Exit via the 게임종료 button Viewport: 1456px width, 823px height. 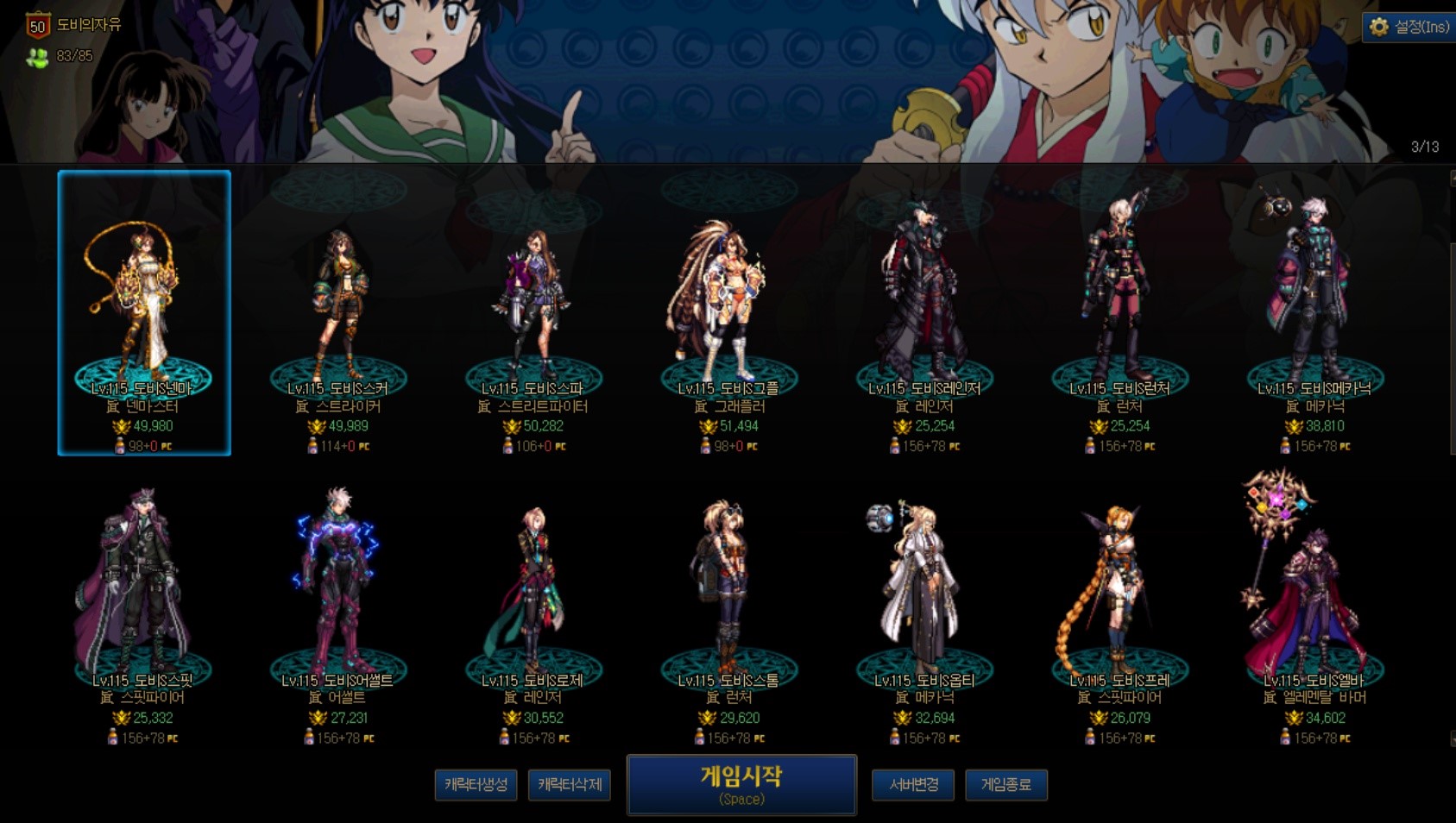[x=1005, y=785]
